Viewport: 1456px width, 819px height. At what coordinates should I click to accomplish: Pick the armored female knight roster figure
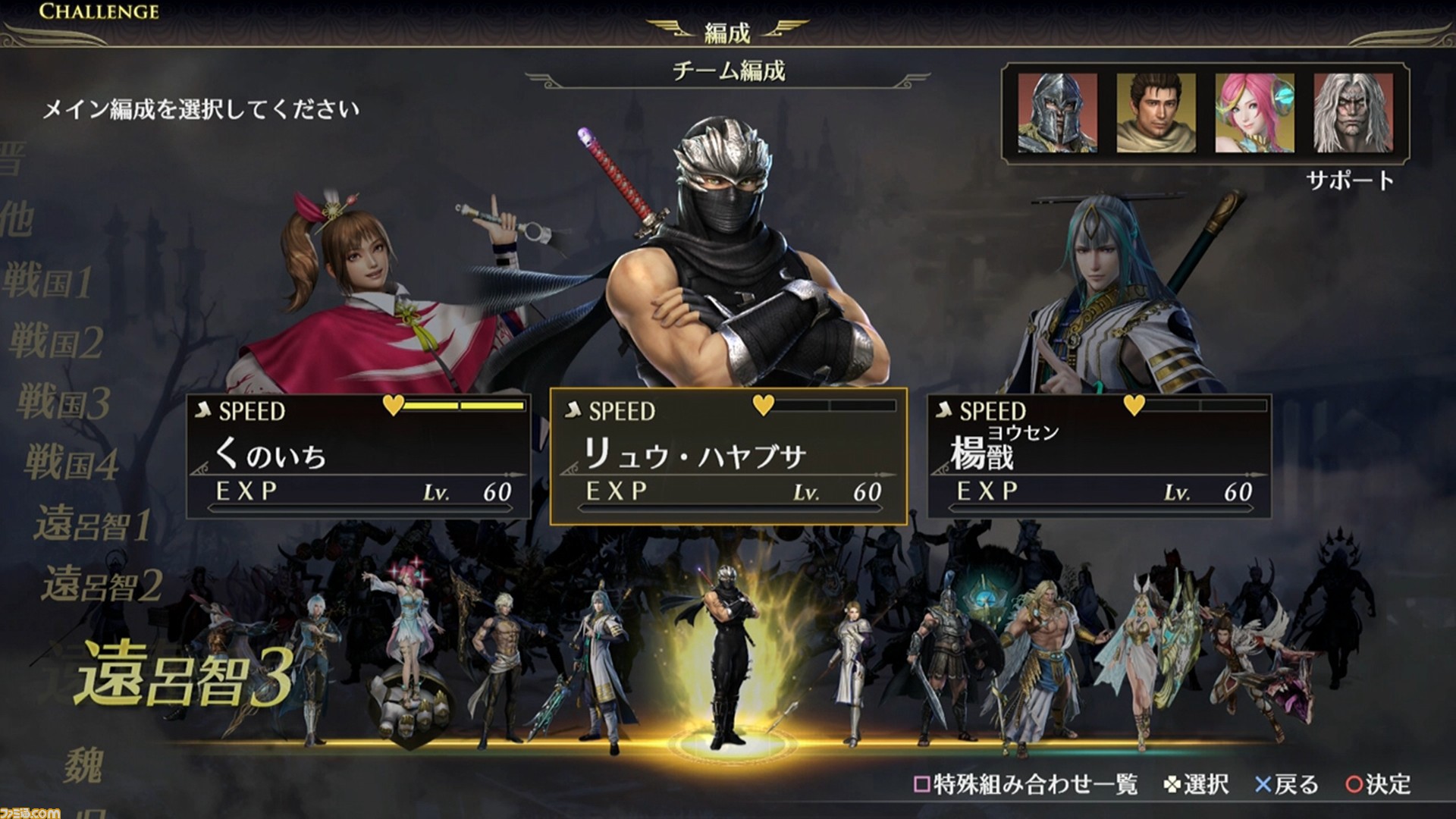coord(851,667)
